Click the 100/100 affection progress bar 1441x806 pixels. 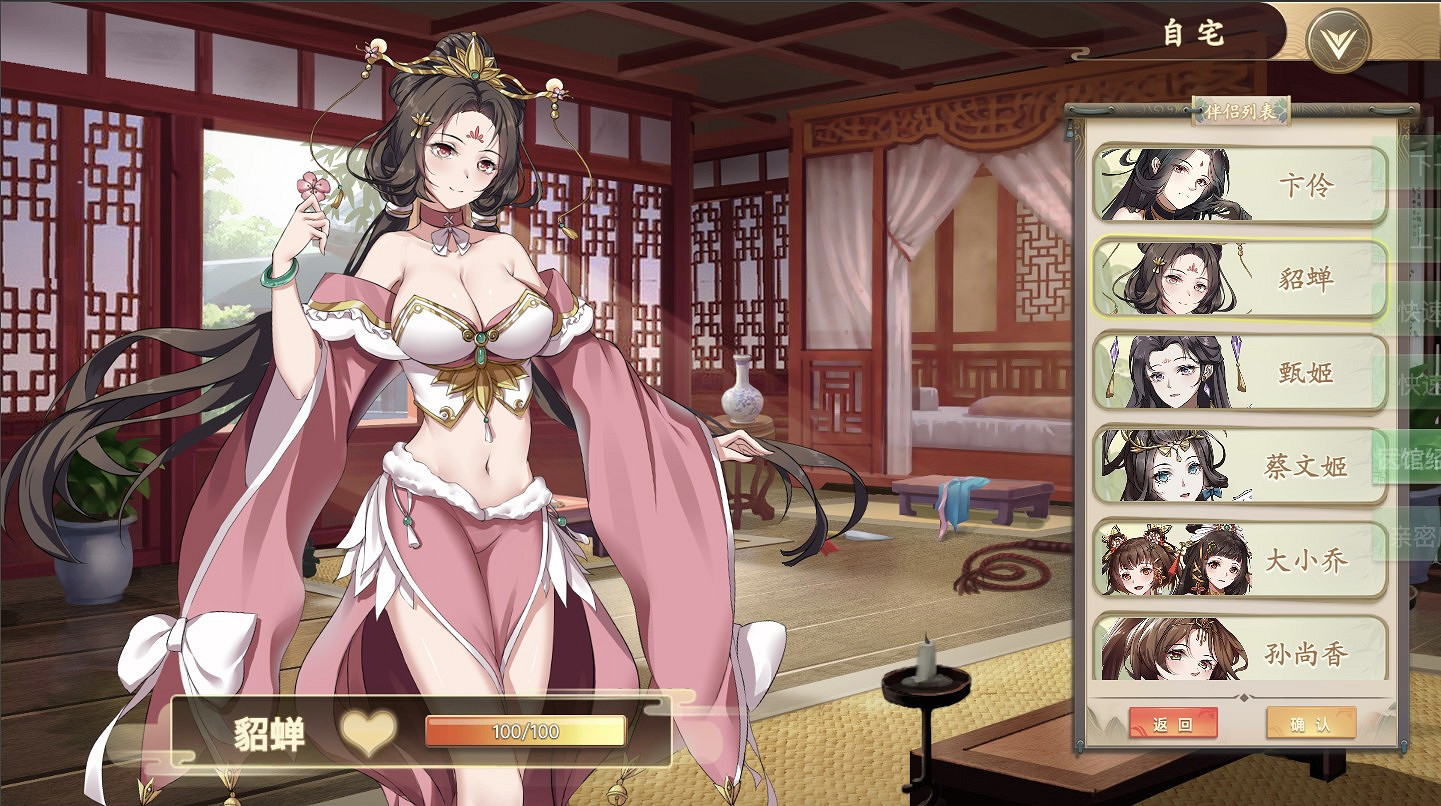[525, 732]
